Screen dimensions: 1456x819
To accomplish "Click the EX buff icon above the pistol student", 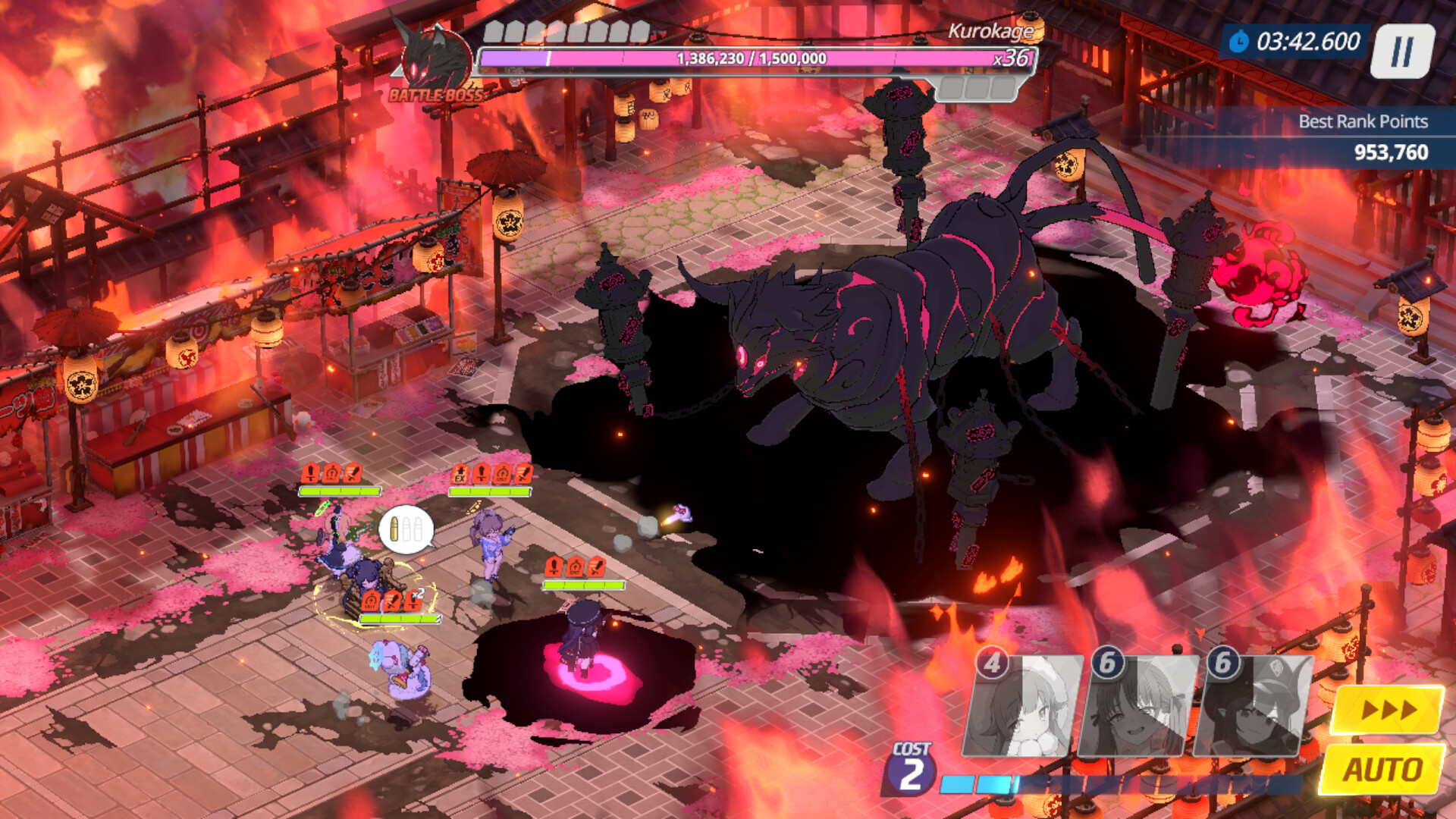I will pyautogui.click(x=461, y=475).
